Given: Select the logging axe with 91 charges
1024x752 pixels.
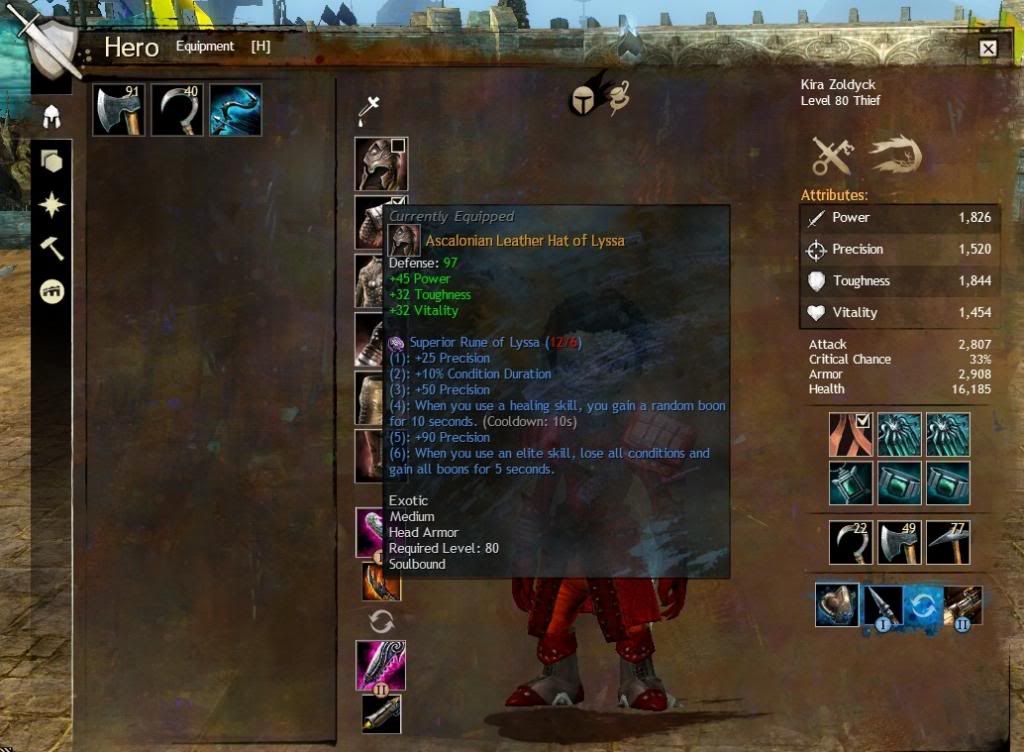Looking at the screenshot, I should tap(119, 109).
